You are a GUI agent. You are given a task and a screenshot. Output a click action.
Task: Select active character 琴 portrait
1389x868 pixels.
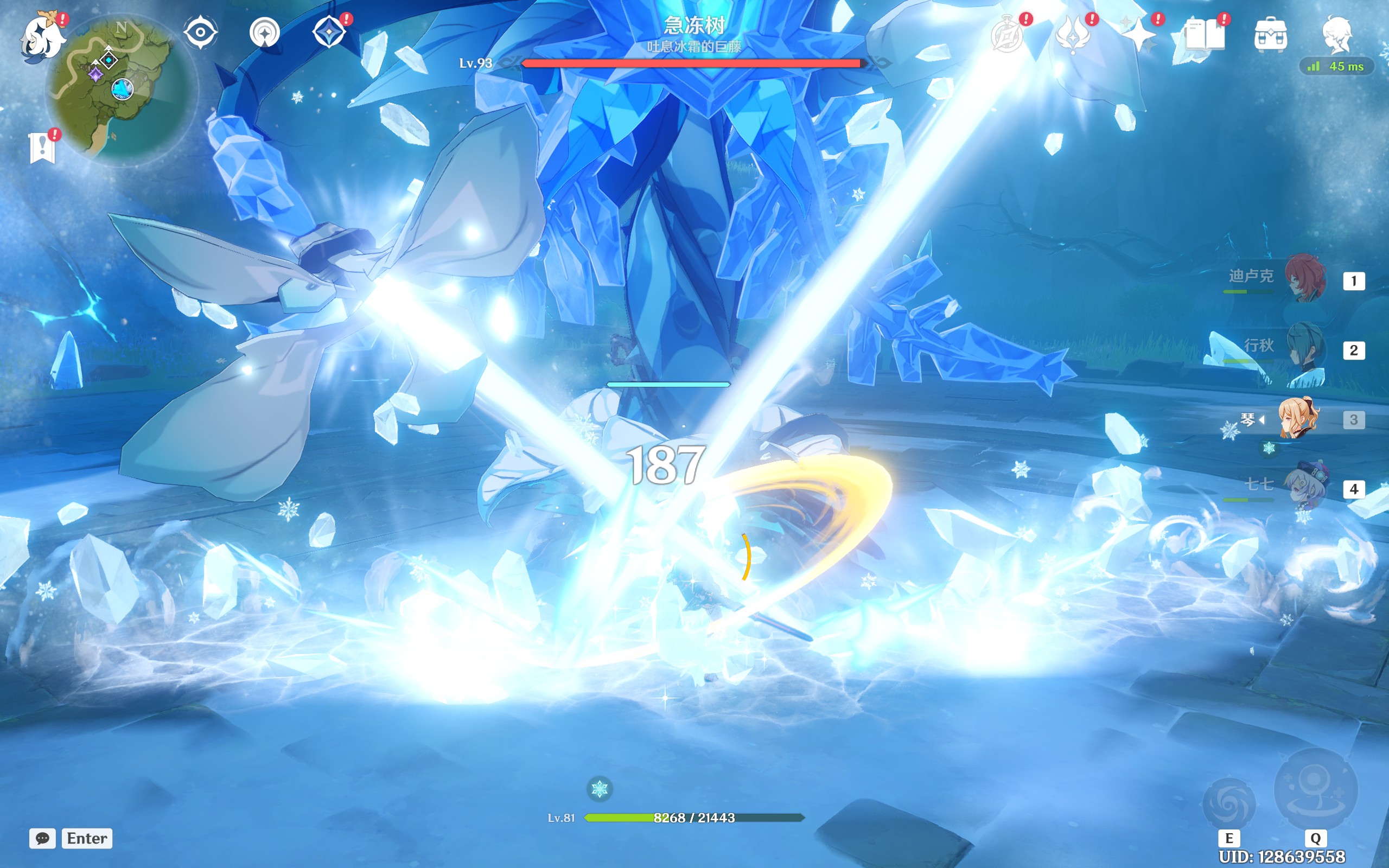point(1298,418)
